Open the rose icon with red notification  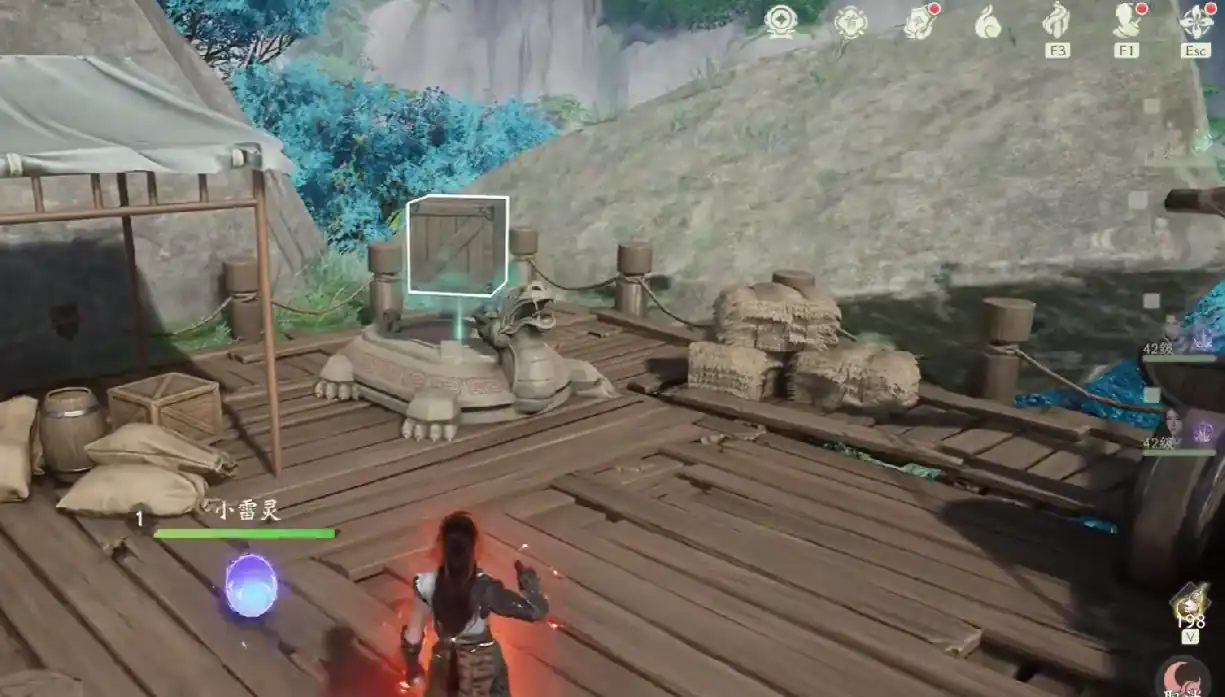pos(919,22)
